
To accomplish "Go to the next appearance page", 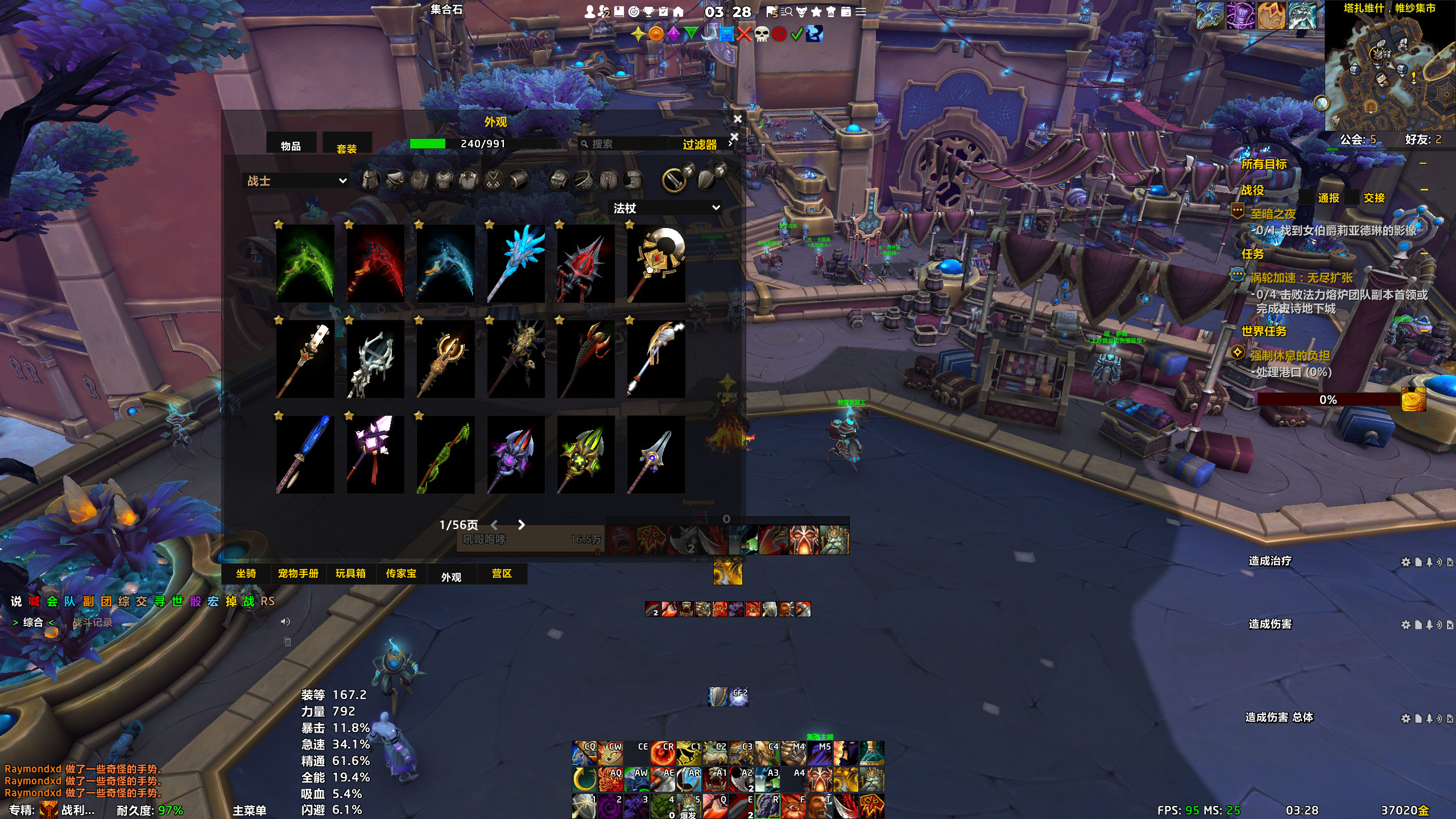I will tap(521, 525).
